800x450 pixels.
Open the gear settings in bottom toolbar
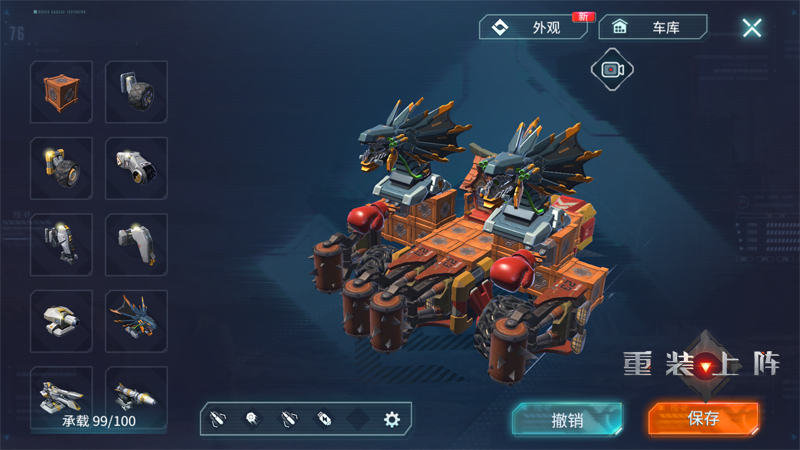(x=392, y=420)
